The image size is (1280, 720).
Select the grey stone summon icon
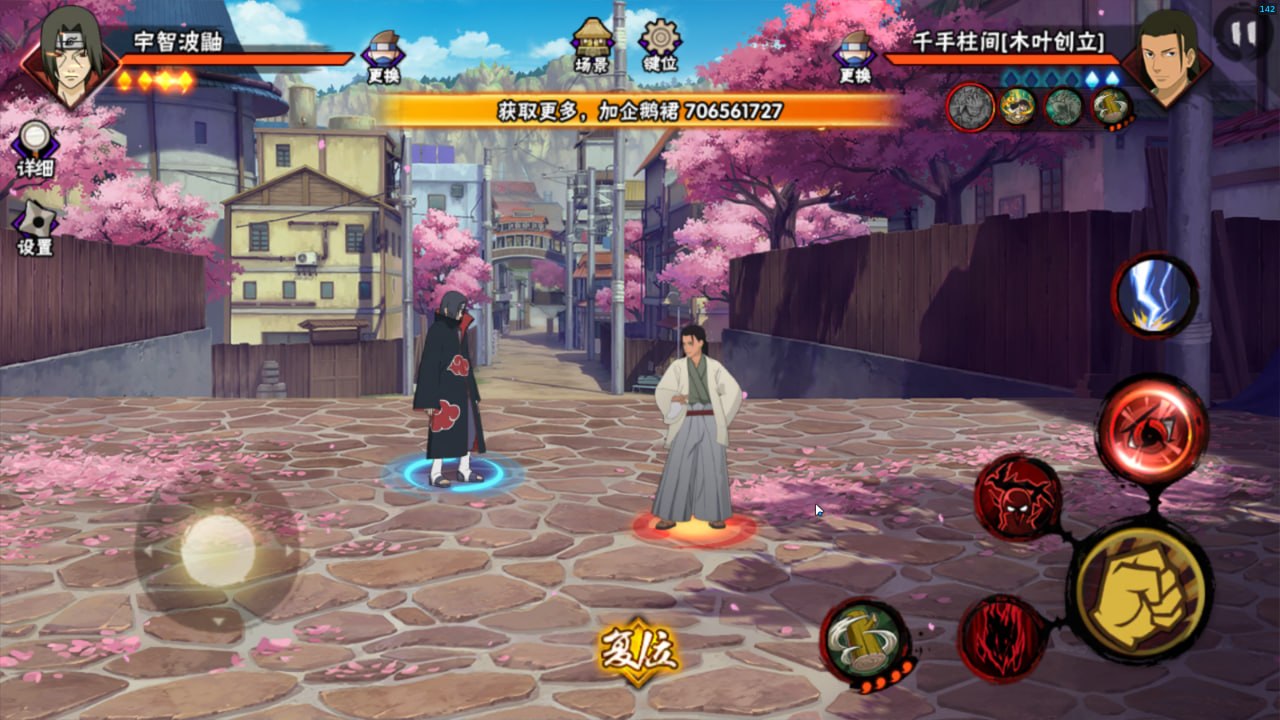coord(970,107)
